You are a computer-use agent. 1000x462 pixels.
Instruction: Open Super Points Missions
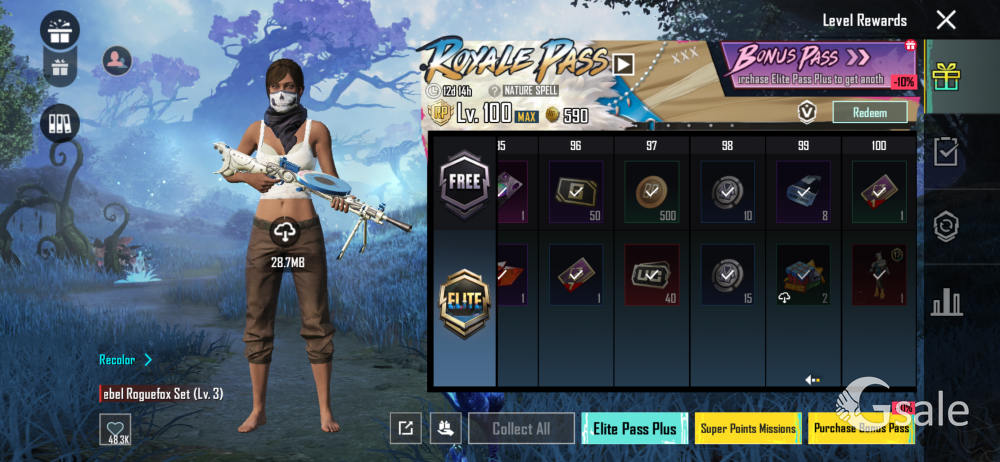pos(748,428)
